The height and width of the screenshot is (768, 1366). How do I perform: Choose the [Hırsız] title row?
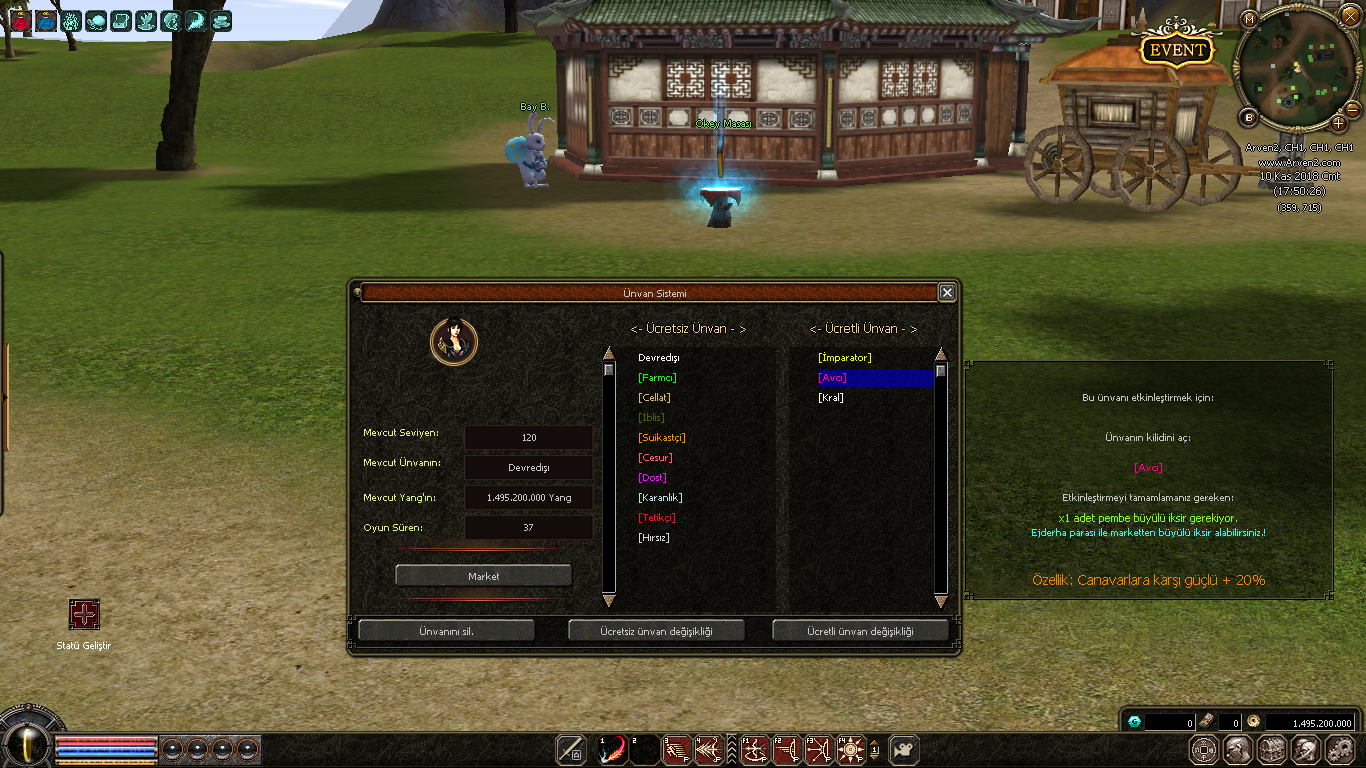(653, 538)
